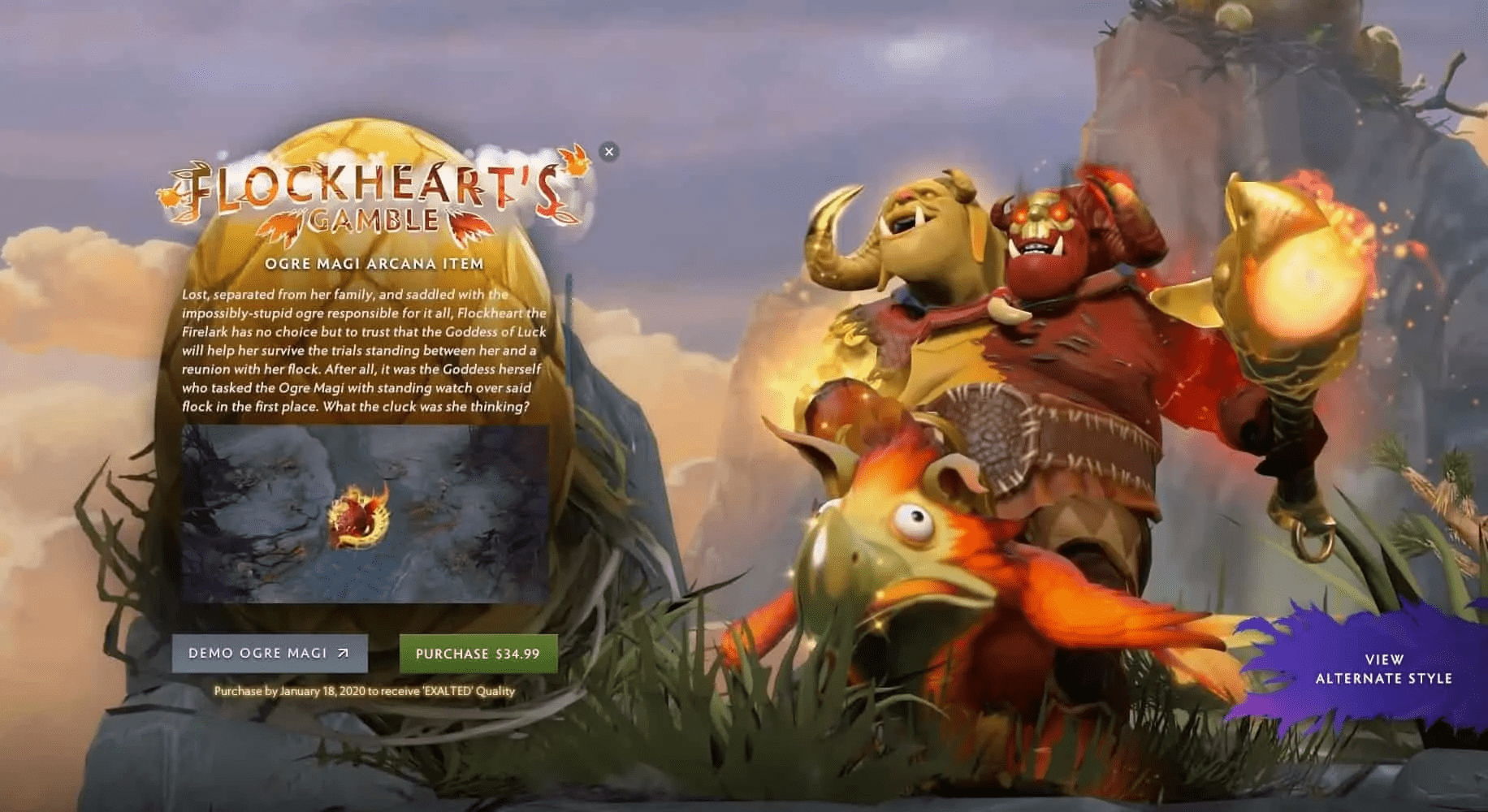Click the Exalted quality deadline notice
Image resolution: width=1488 pixels, height=812 pixels.
pos(365,693)
